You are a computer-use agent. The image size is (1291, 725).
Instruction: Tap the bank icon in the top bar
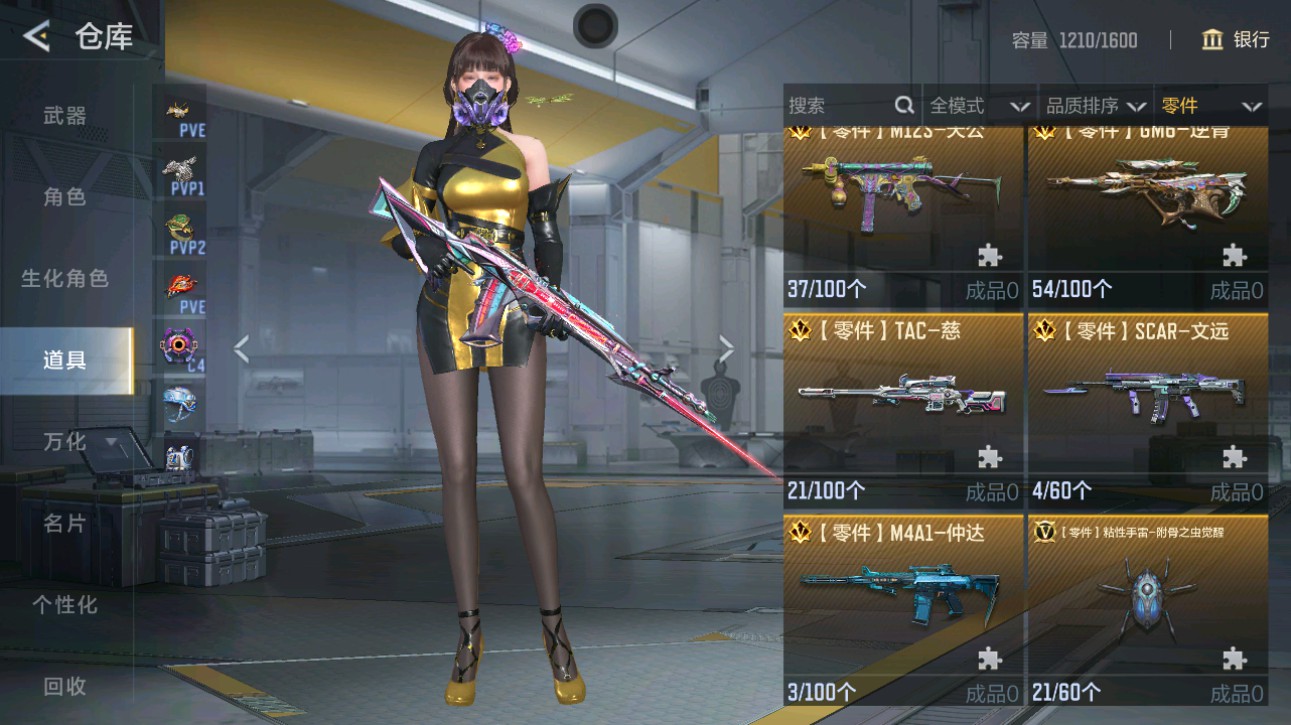[x=1211, y=40]
